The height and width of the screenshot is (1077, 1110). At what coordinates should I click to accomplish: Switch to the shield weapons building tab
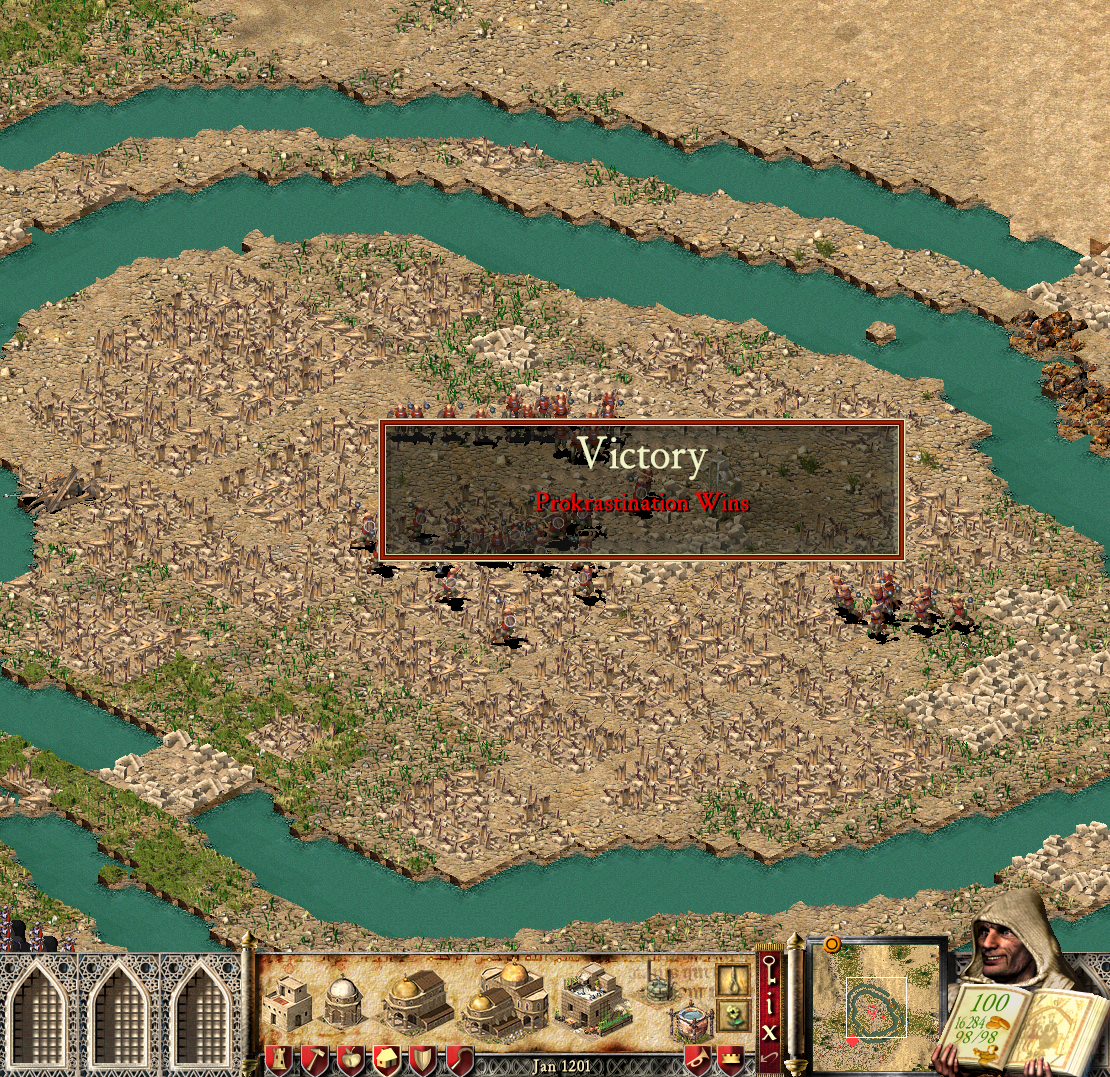tap(421, 1061)
